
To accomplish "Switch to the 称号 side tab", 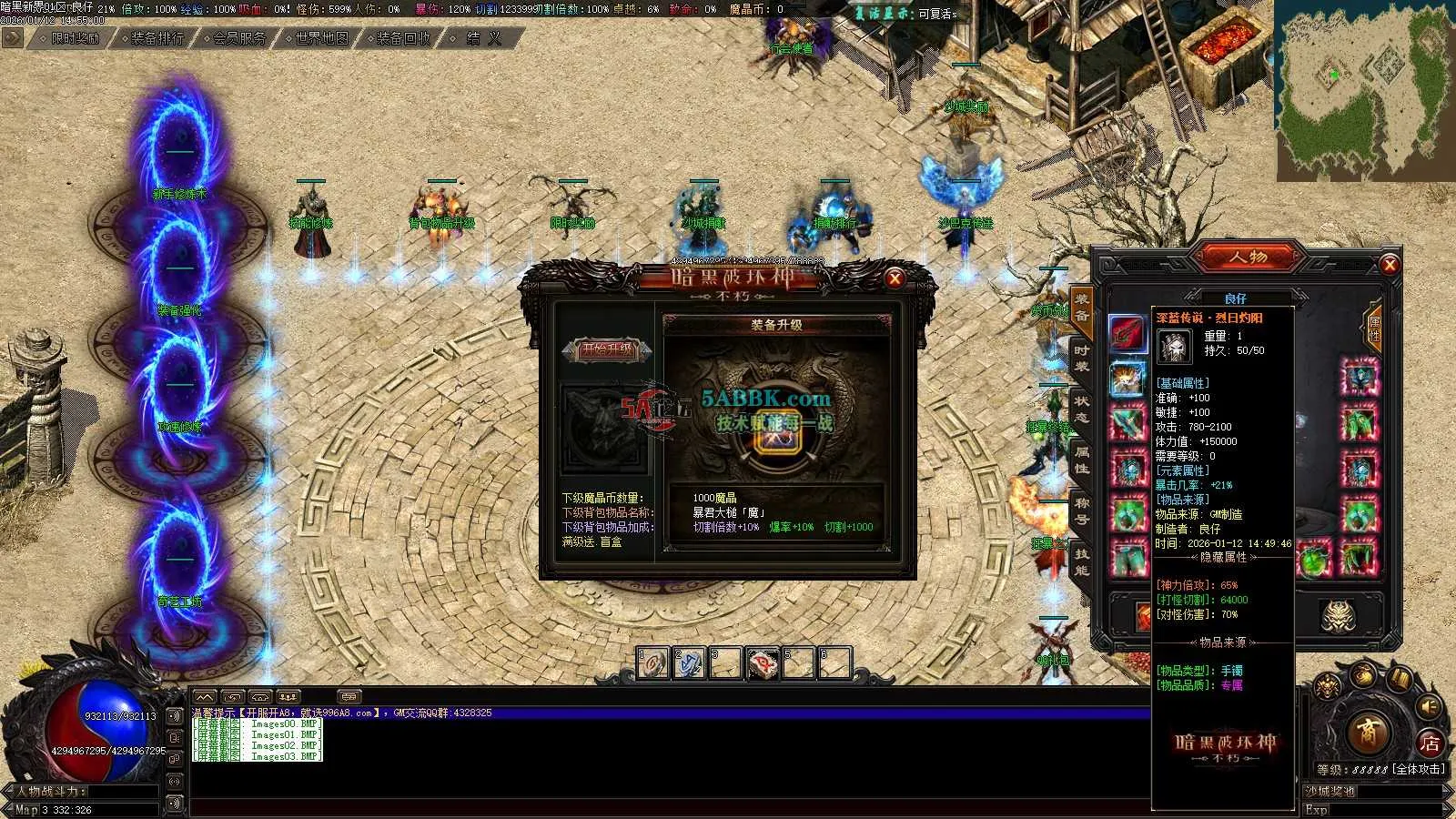I will click(x=1081, y=510).
